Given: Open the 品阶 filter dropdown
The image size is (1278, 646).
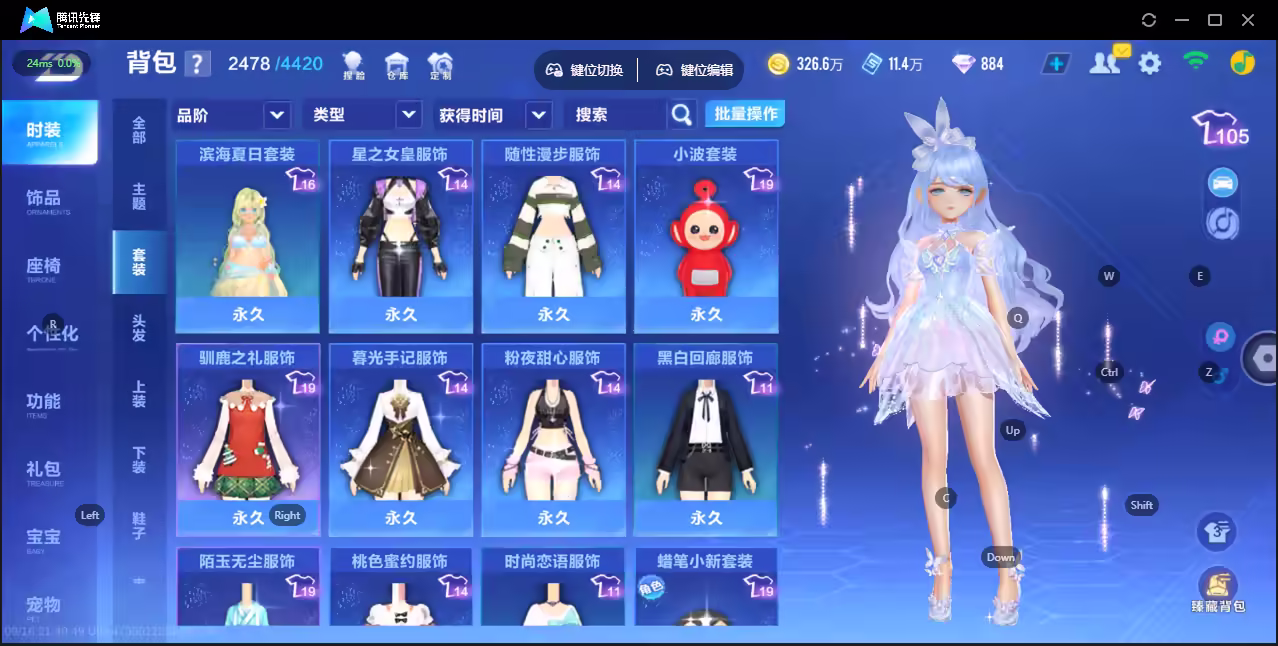Looking at the screenshot, I should pos(232,115).
